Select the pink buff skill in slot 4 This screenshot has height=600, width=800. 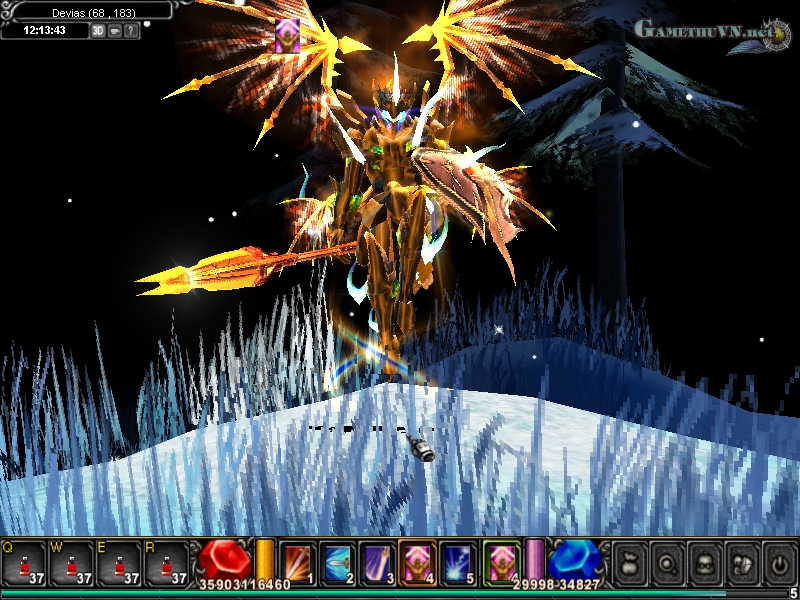(416, 561)
